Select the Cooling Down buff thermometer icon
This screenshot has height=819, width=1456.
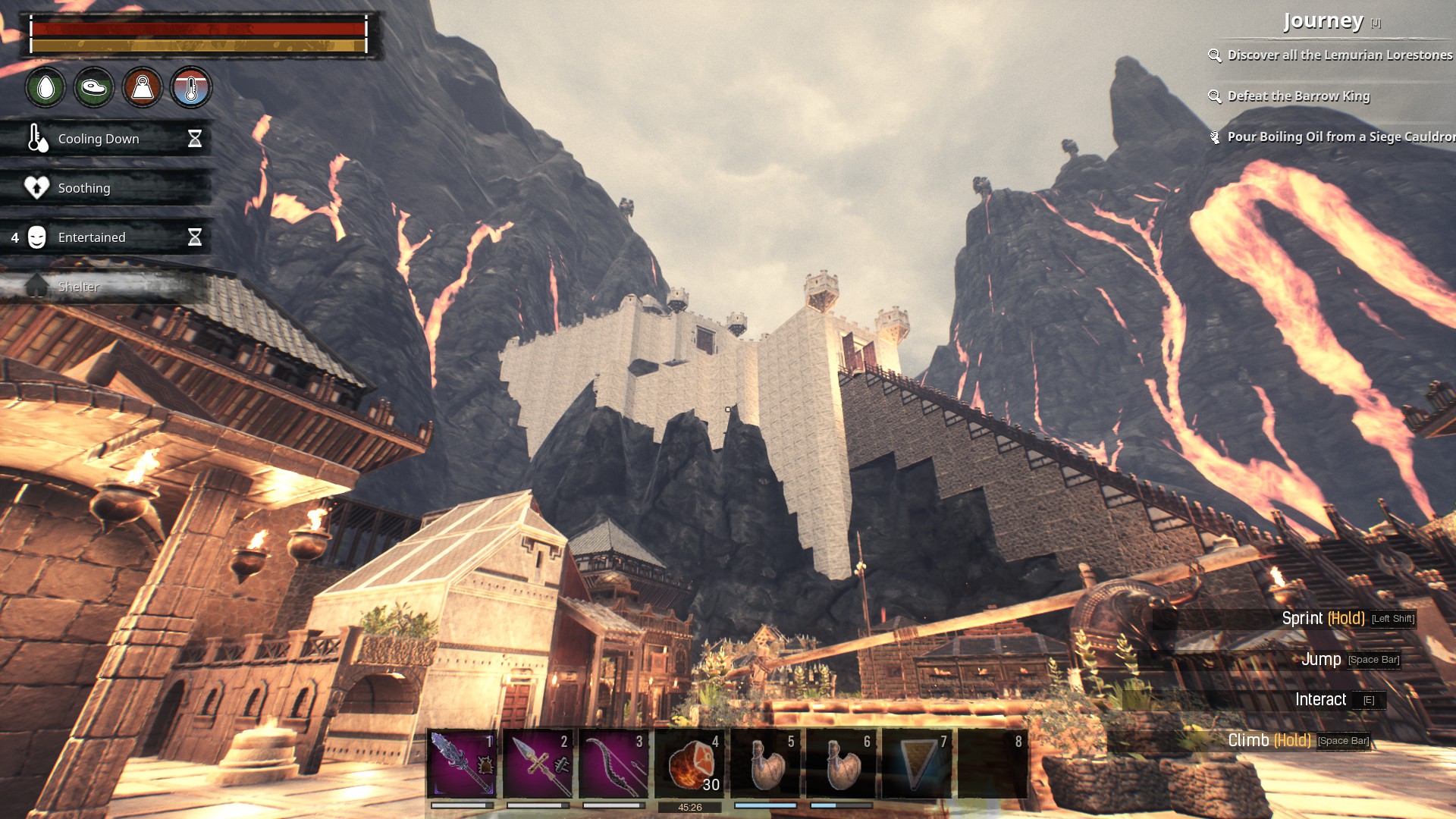point(35,139)
